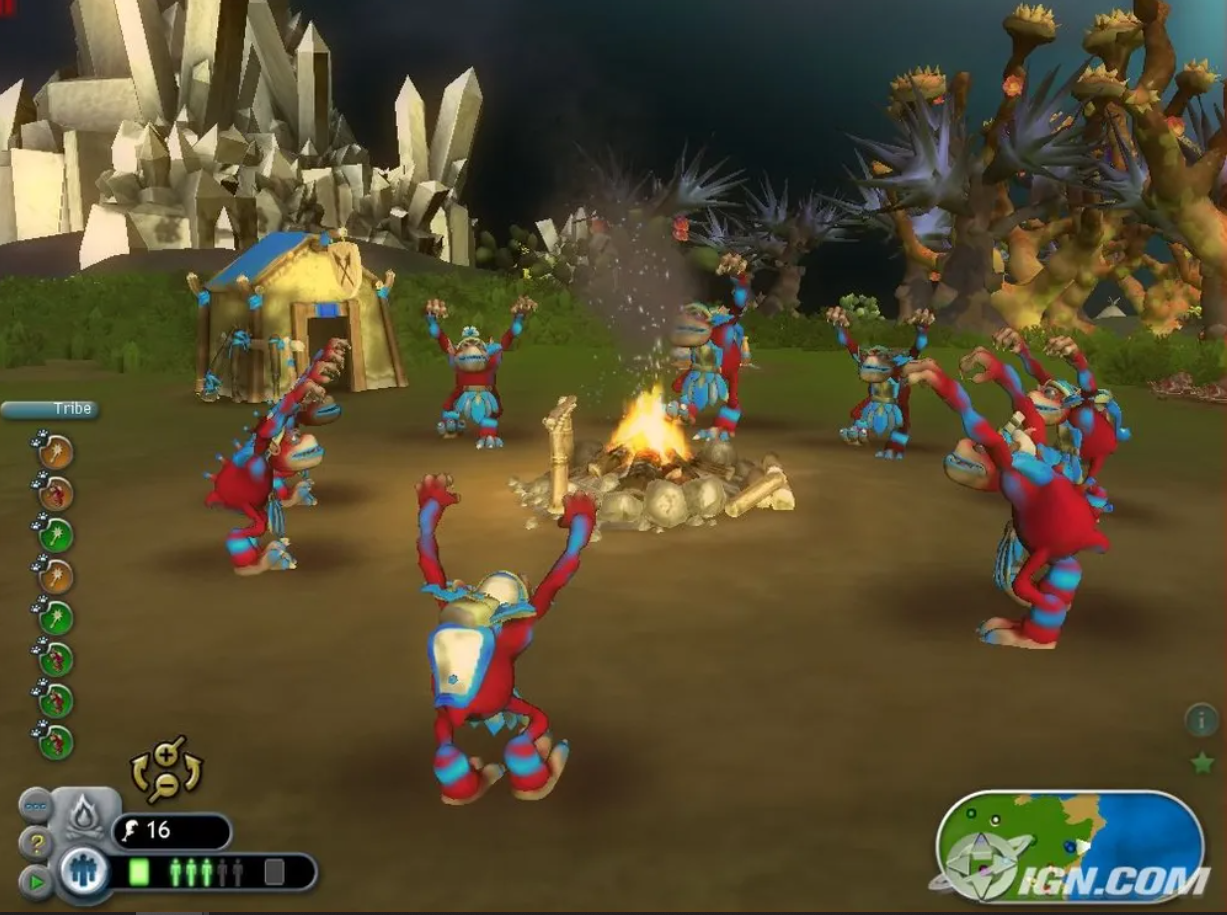The height and width of the screenshot is (915, 1227).
Task: Click the Tribe panel header
Action: pyautogui.click(x=50, y=409)
